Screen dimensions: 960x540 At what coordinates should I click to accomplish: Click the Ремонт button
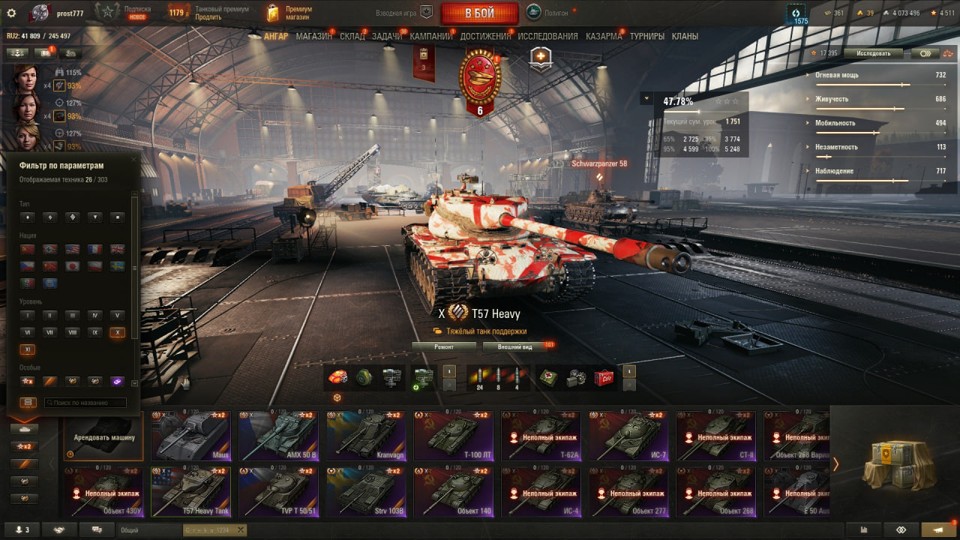[x=443, y=347]
